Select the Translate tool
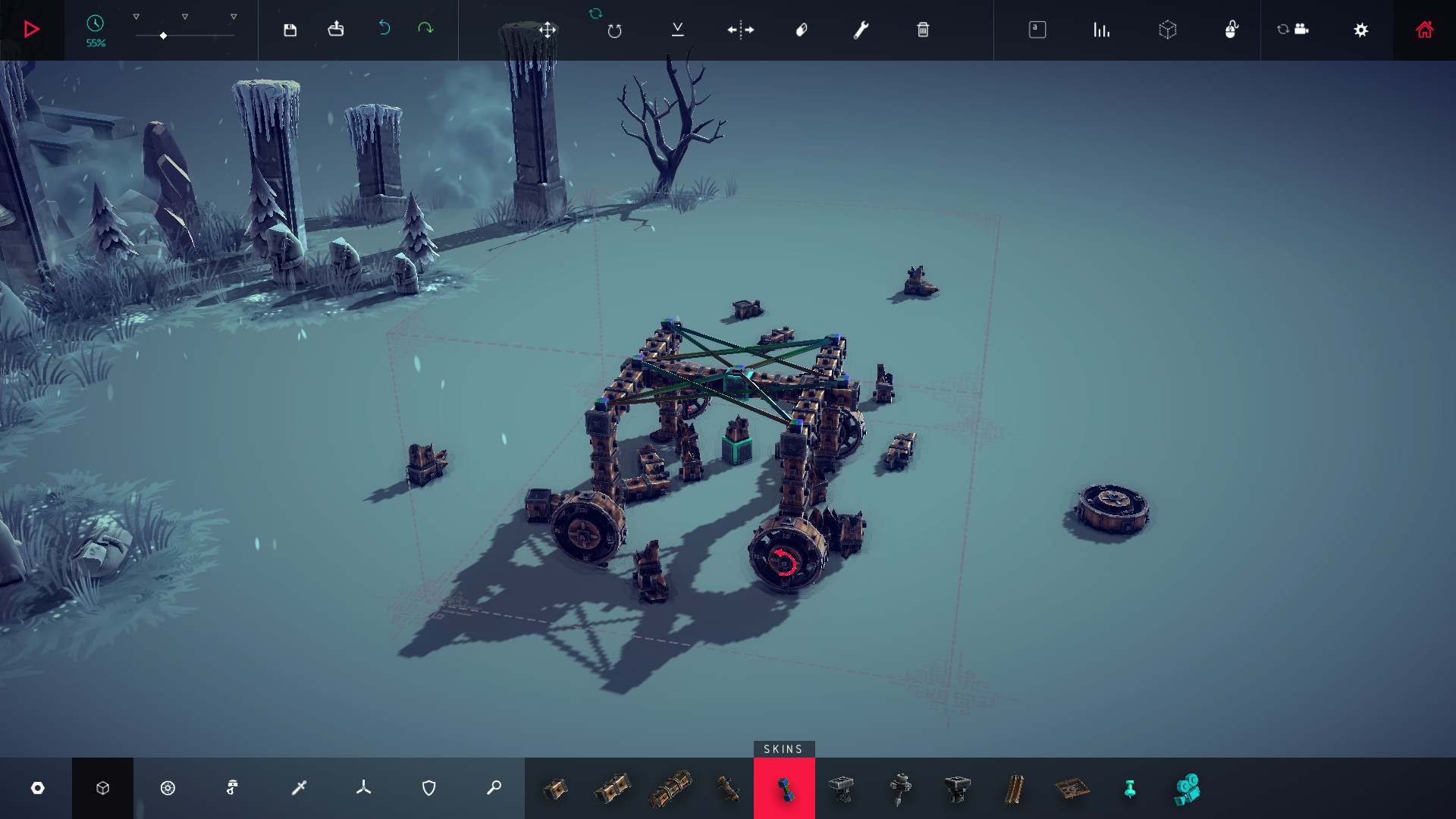This screenshot has height=819, width=1456. (x=548, y=30)
